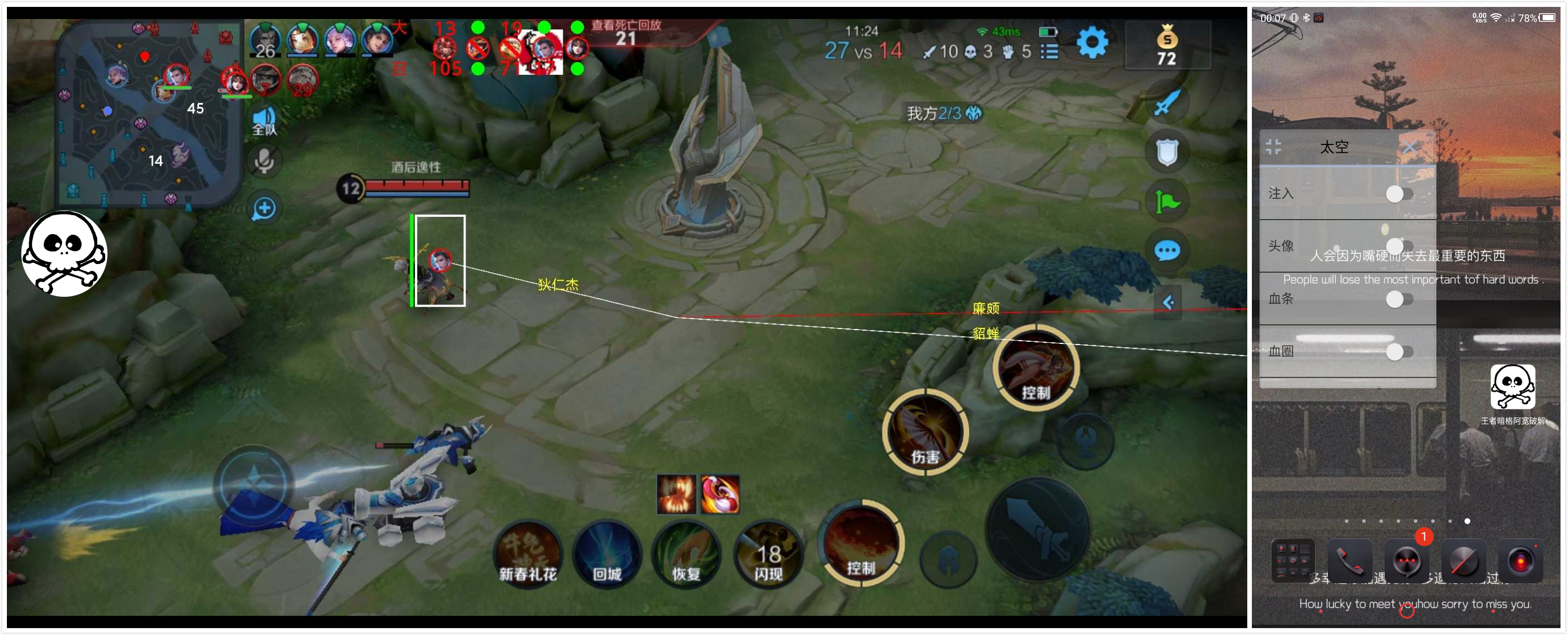Use the 恢复 heal ability
Viewport: 1568px width, 635px height.
pos(686,553)
